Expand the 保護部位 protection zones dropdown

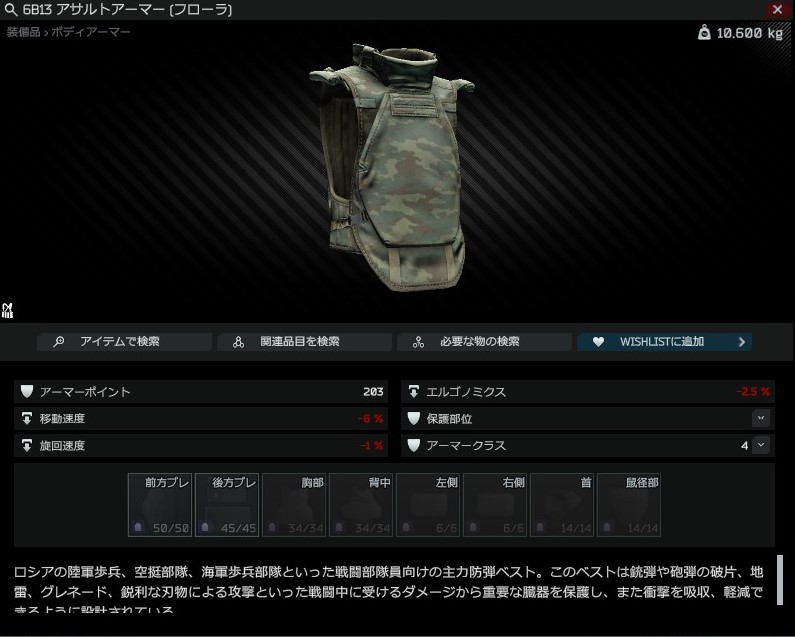761,418
